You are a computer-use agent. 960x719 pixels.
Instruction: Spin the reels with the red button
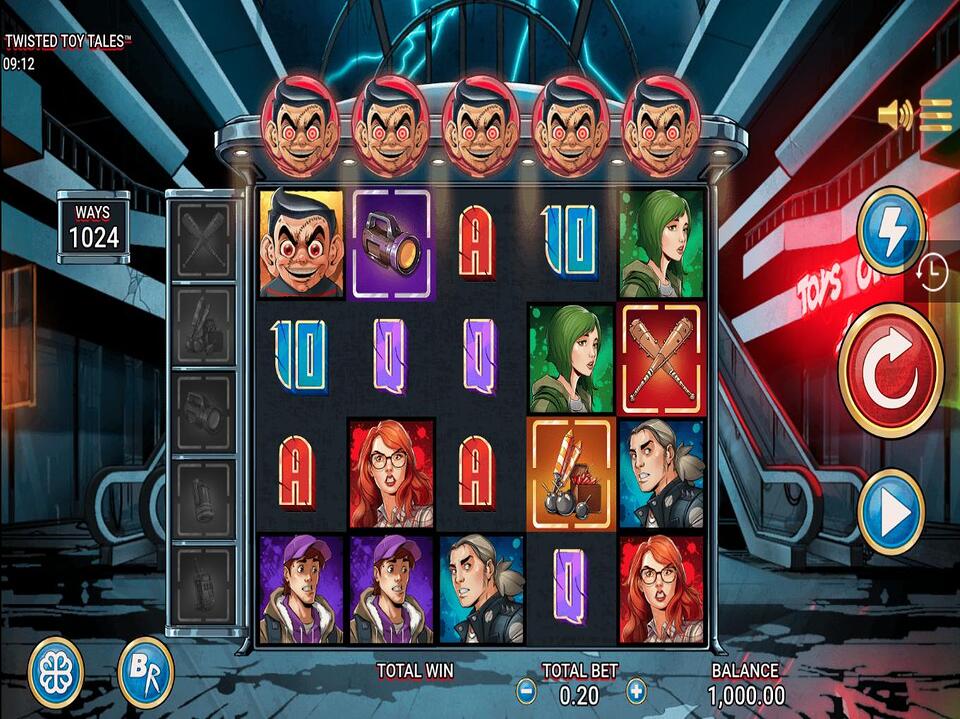[890, 370]
